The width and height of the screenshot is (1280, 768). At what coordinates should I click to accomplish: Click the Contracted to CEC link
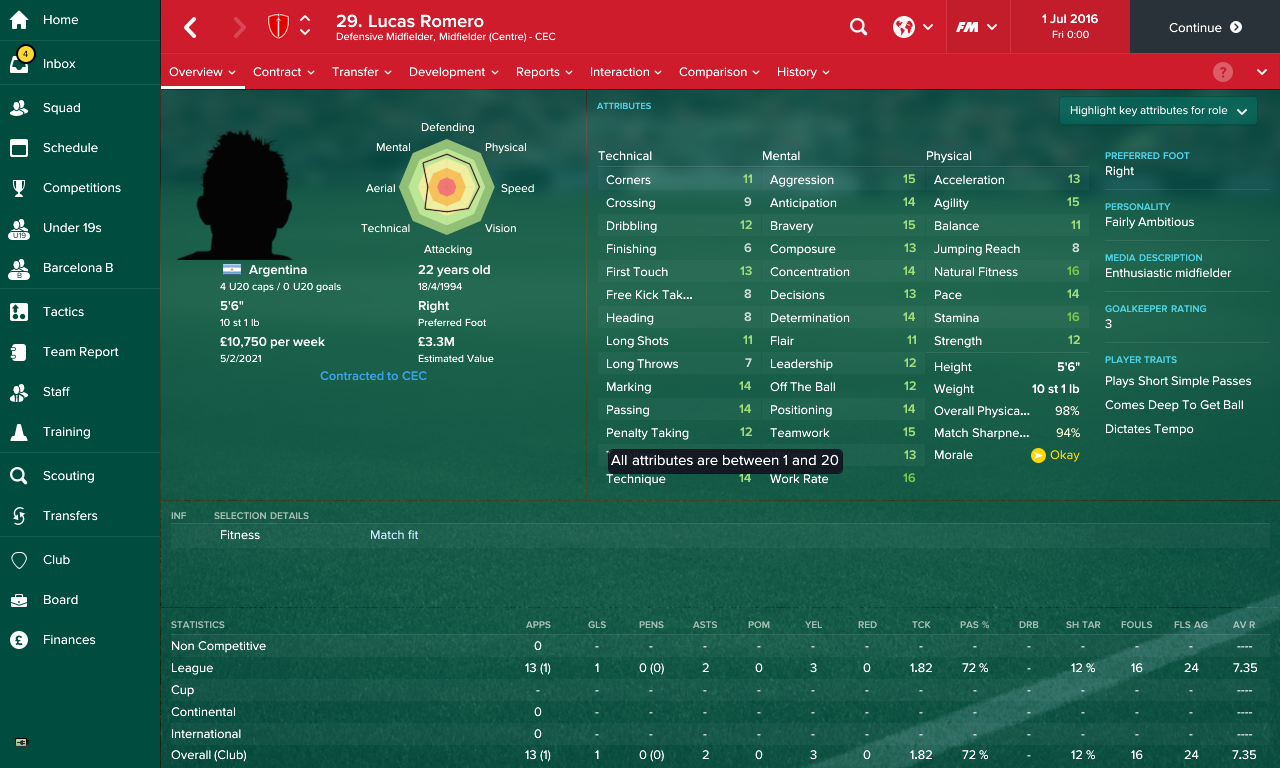click(x=373, y=375)
